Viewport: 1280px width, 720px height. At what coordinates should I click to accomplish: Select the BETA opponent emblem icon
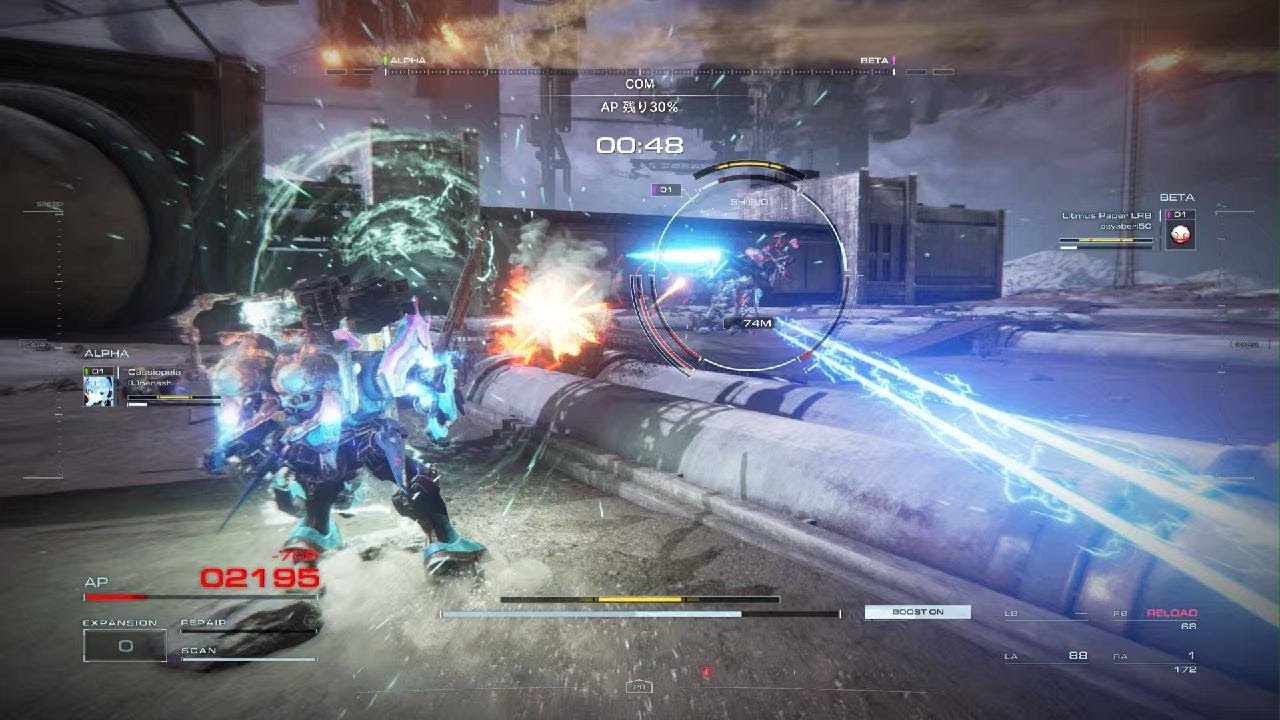(1180, 234)
